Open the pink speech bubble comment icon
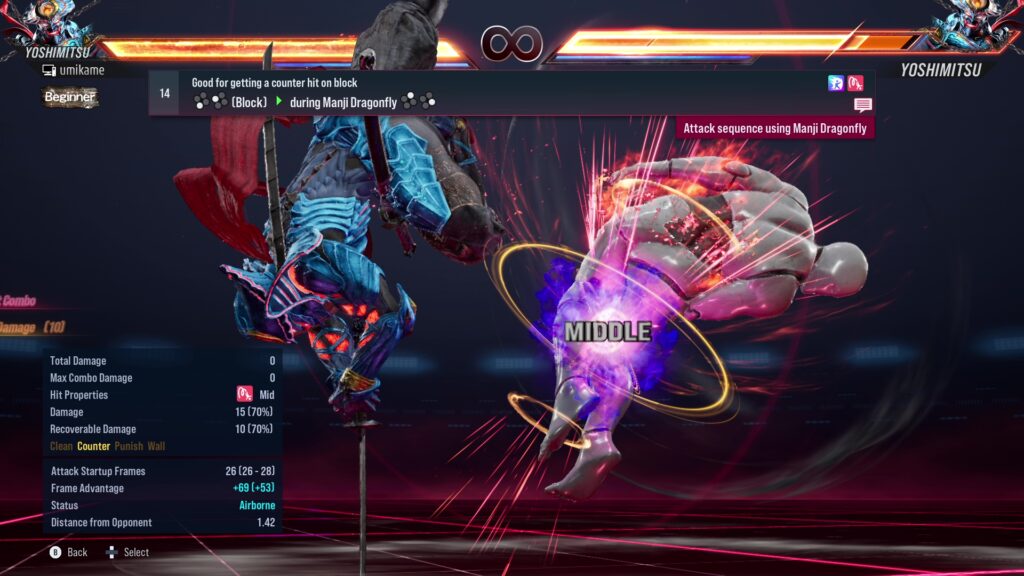The width and height of the screenshot is (1024, 576). (862, 105)
